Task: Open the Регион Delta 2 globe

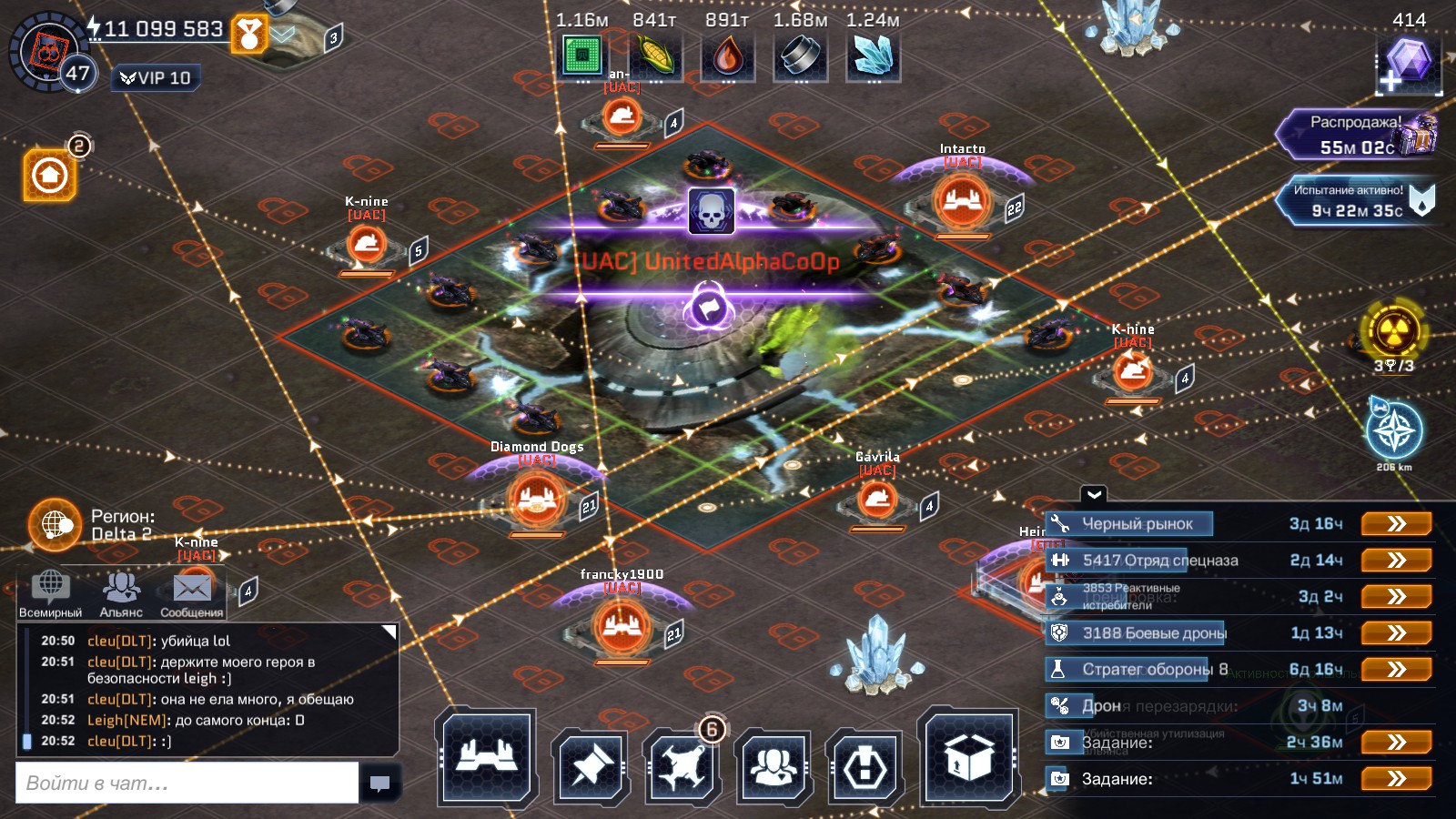Action: (56, 524)
